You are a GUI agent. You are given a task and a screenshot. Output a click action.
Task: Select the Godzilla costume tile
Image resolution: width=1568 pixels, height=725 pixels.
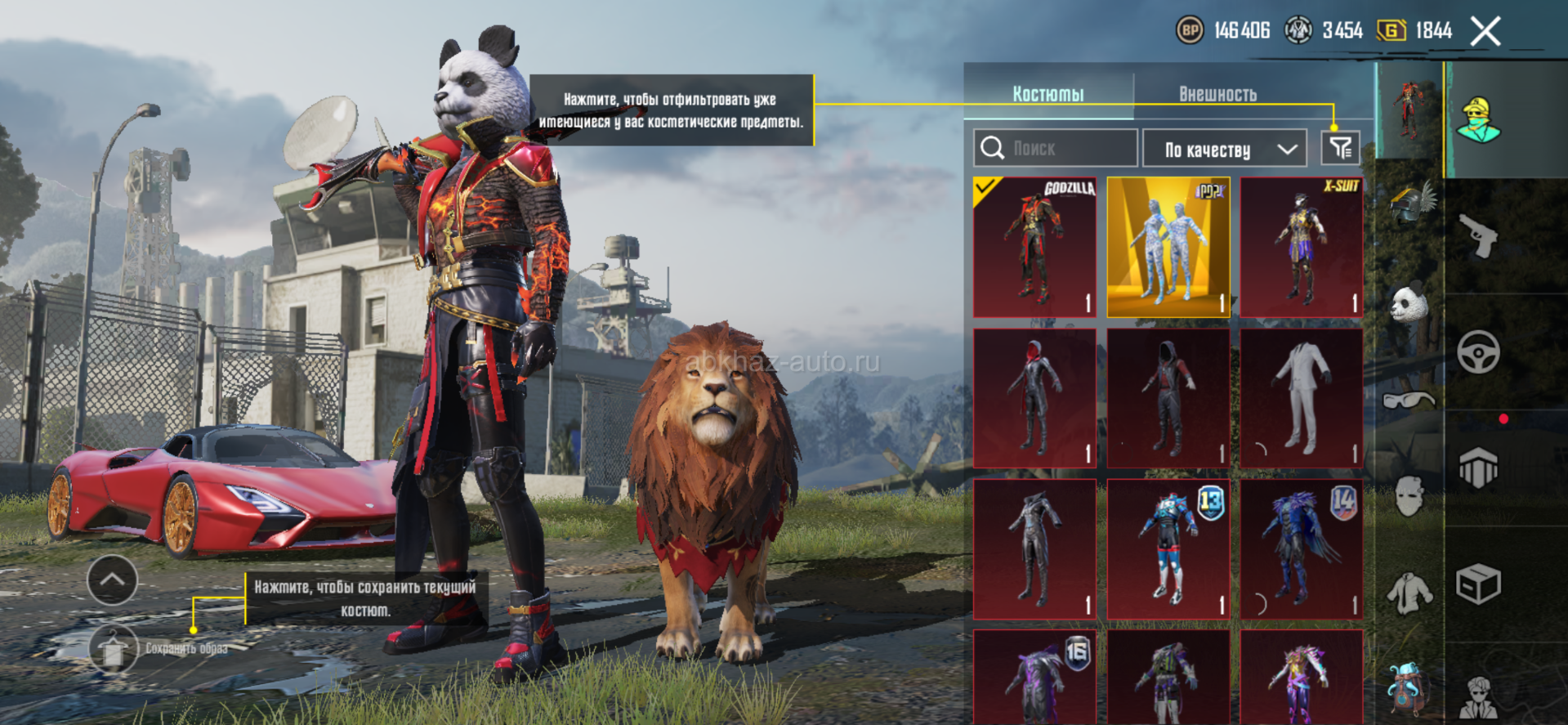(1034, 247)
